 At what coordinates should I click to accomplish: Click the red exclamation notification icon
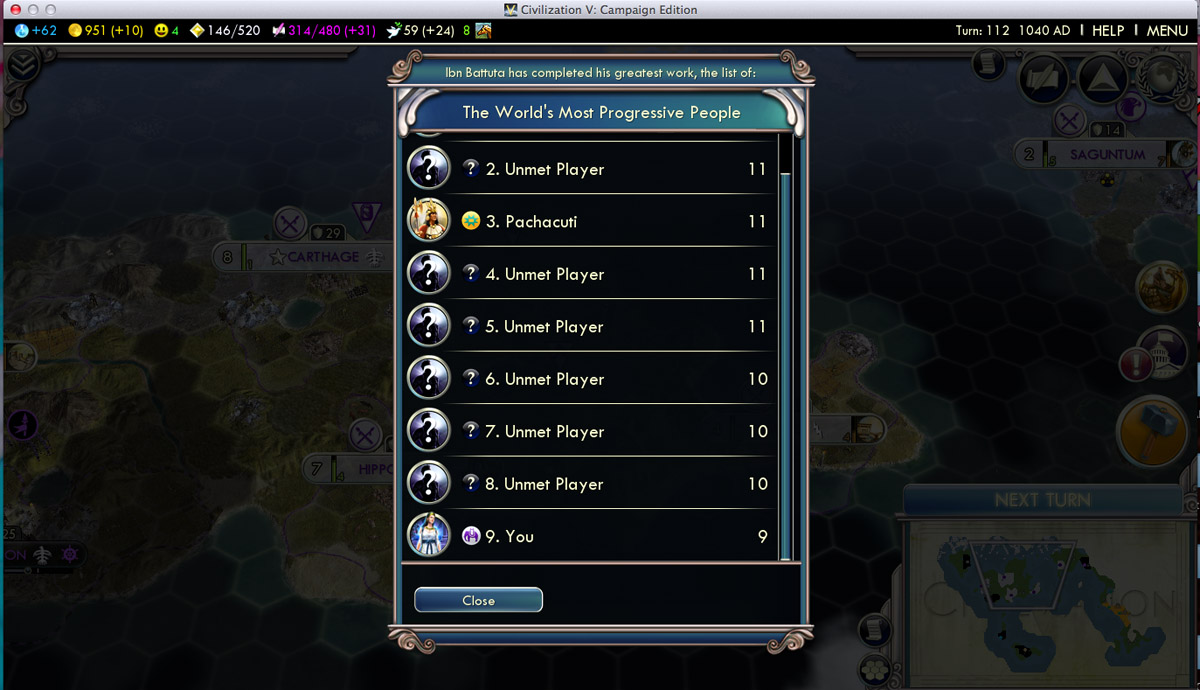pos(1136,364)
